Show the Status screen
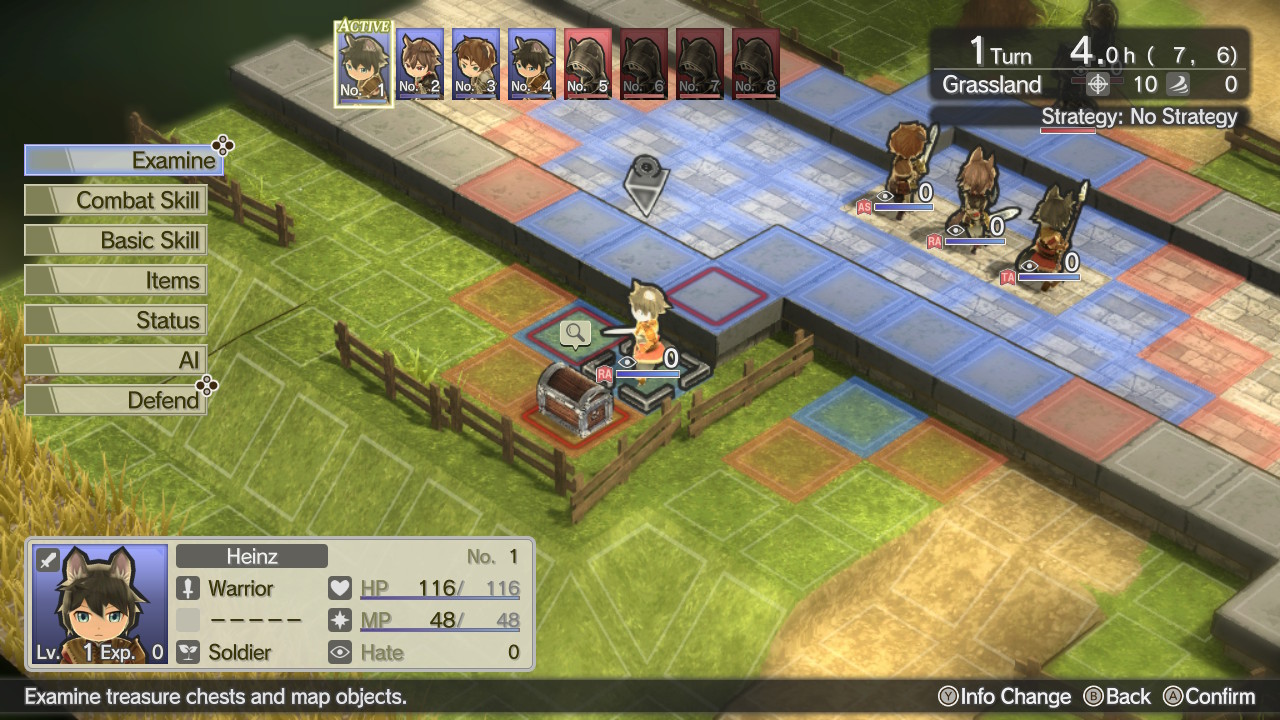This screenshot has width=1280, height=720. click(116, 320)
